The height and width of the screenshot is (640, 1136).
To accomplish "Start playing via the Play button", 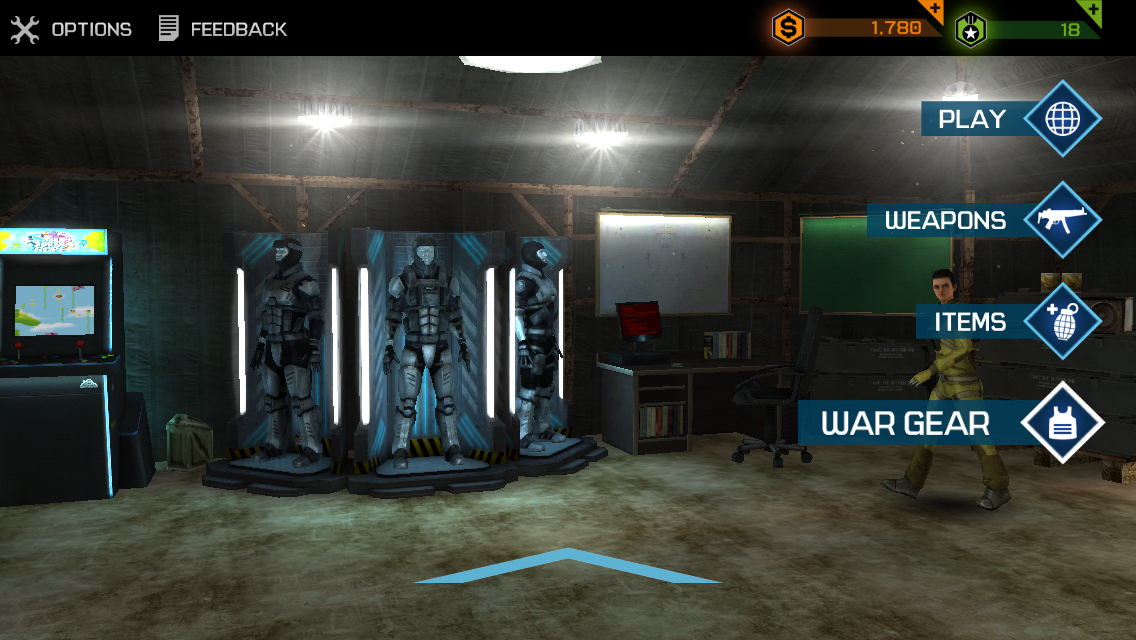I will 1010,119.
